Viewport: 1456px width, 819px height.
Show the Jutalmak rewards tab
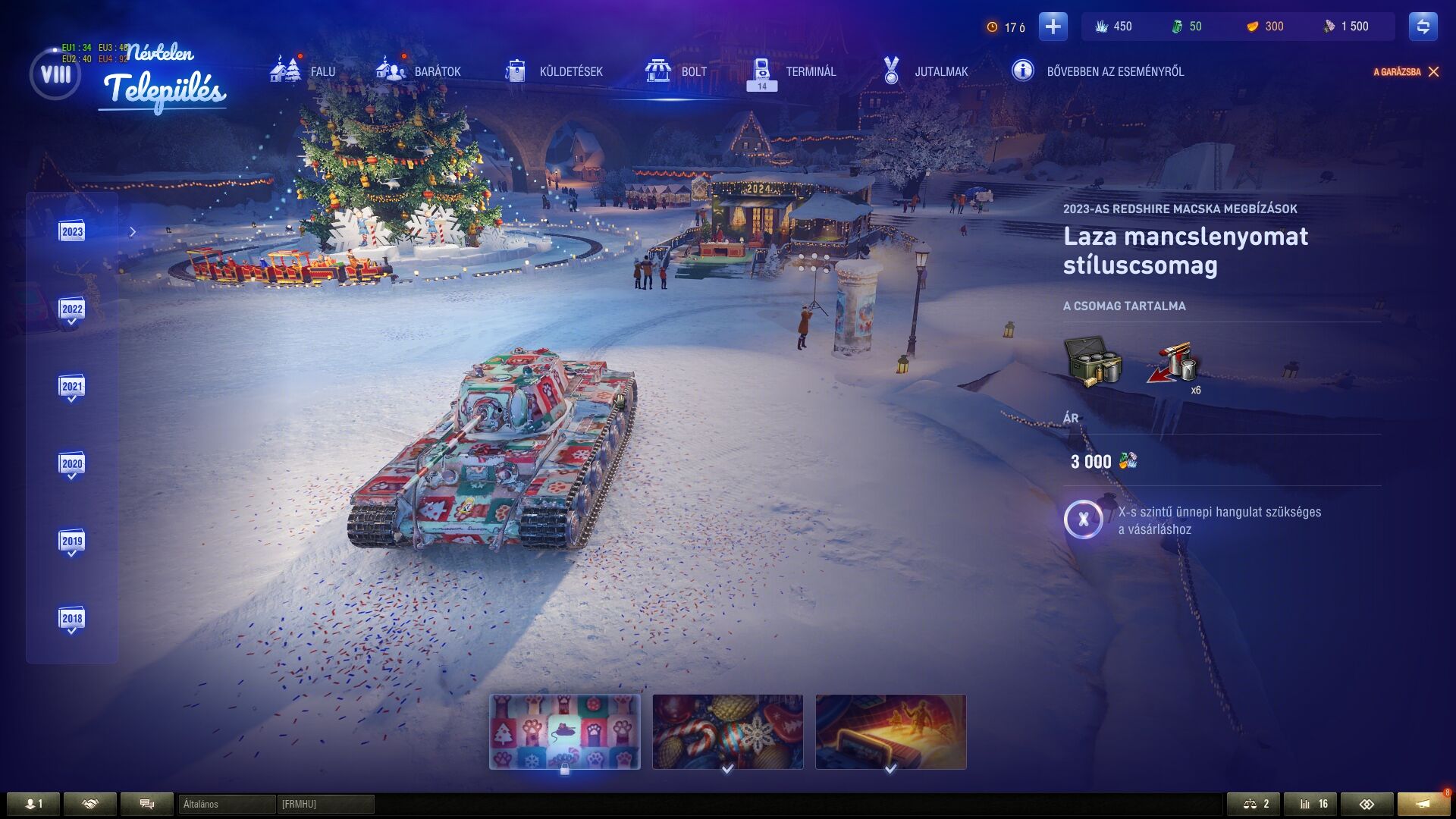click(925, 71)
